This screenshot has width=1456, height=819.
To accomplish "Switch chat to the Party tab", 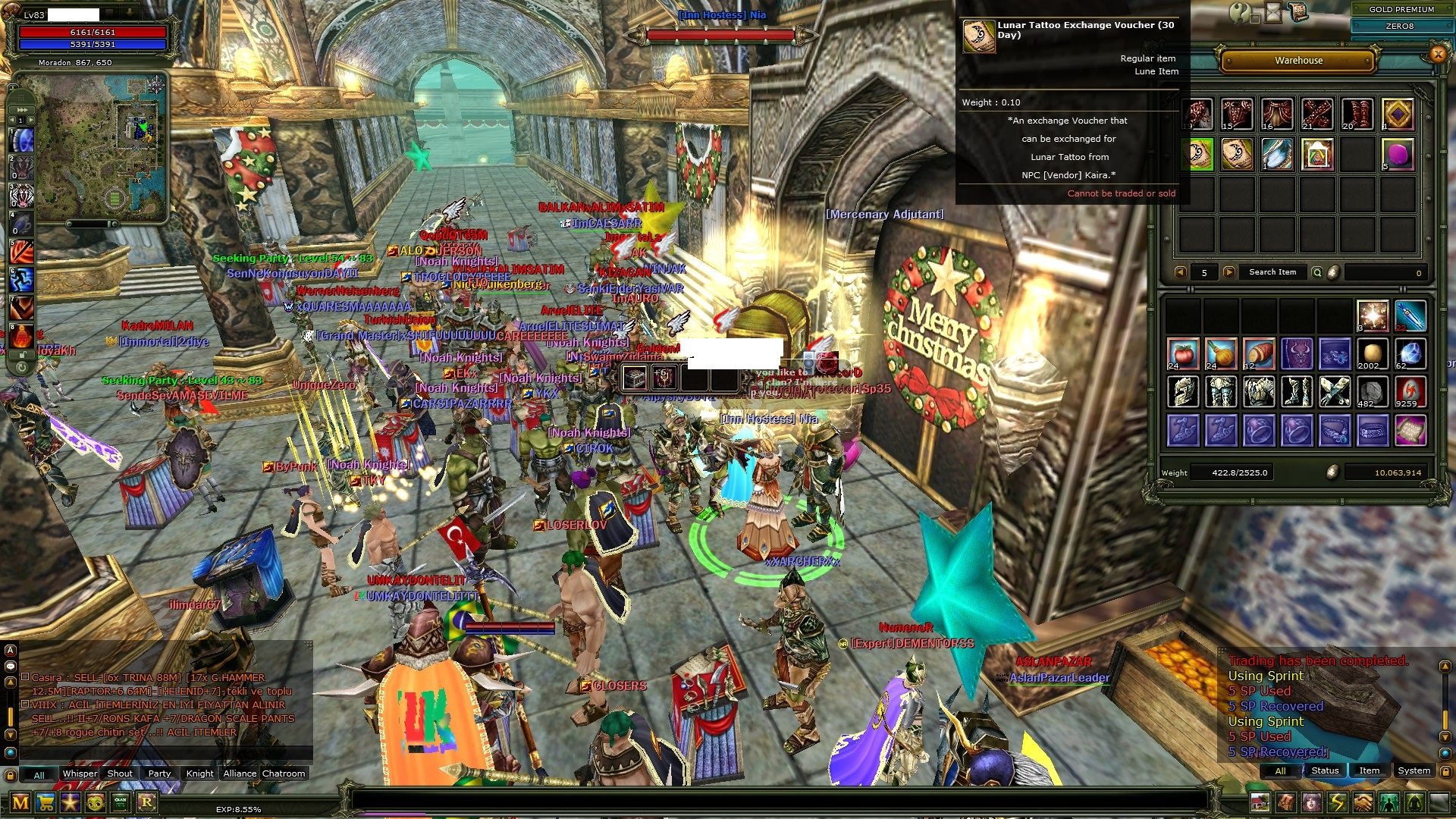I will coord(159,774).
